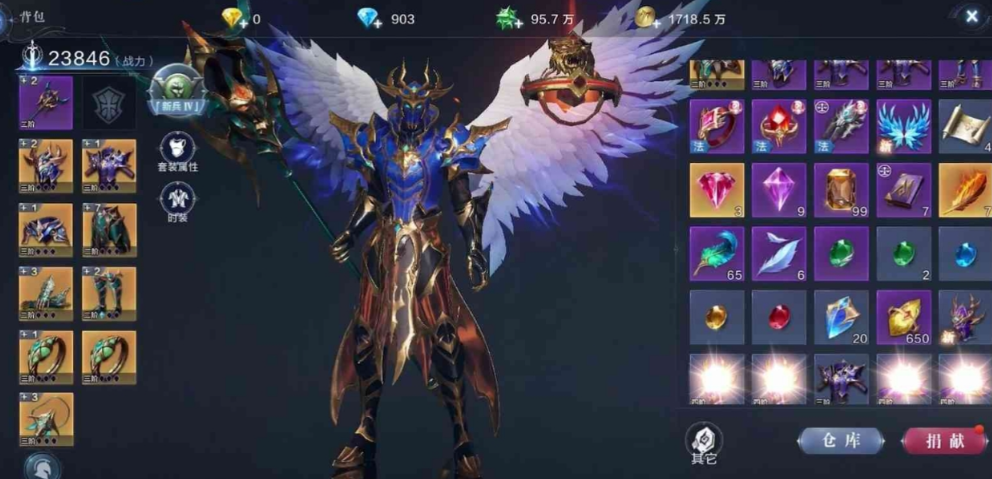The width and height of the screenshot is (992, 479).
Task: Select the teal feather stack of 65
Action: [717, 253]
